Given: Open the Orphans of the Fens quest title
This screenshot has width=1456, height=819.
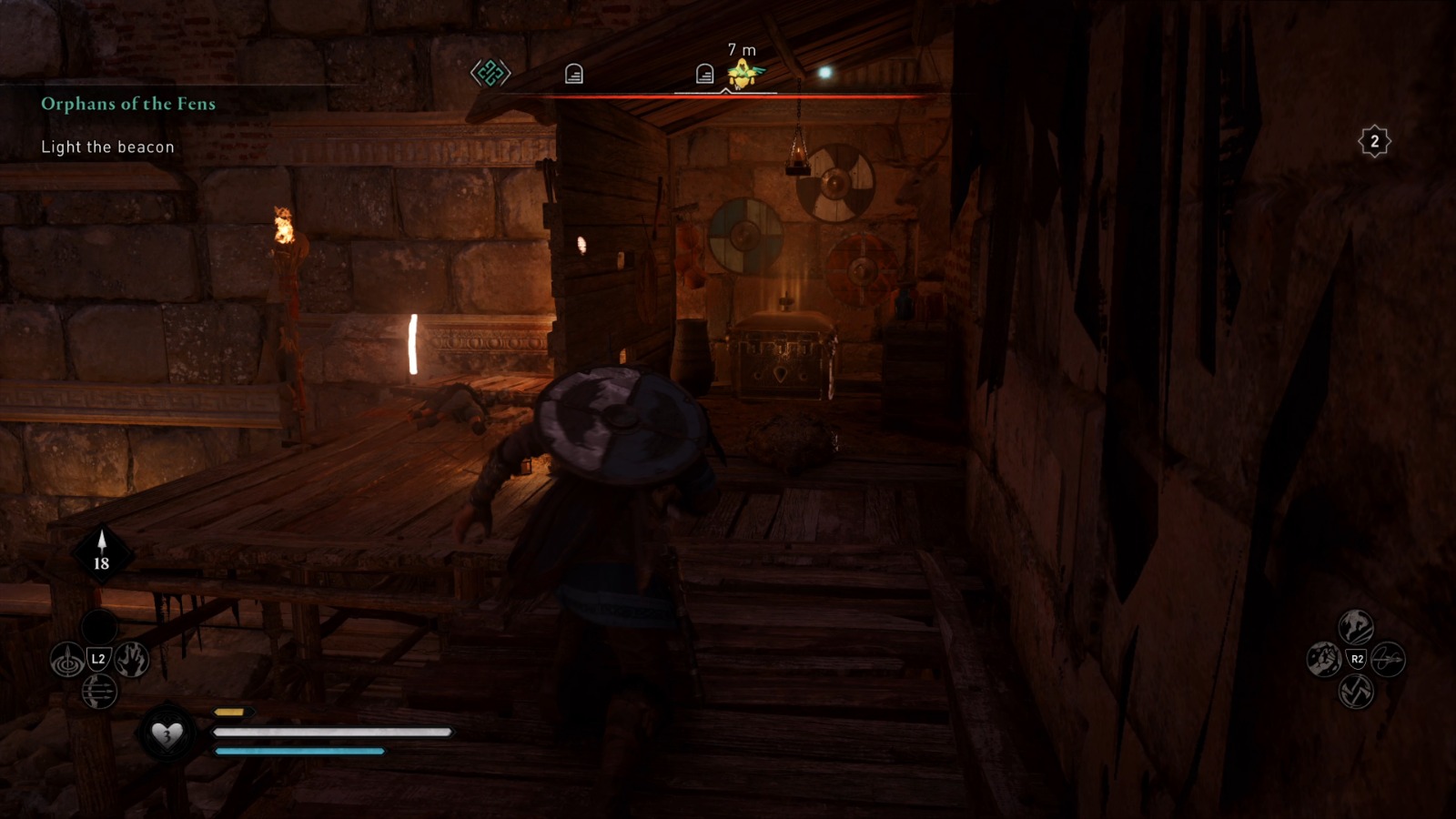Looking at the screenshot, I should (127, 104).
